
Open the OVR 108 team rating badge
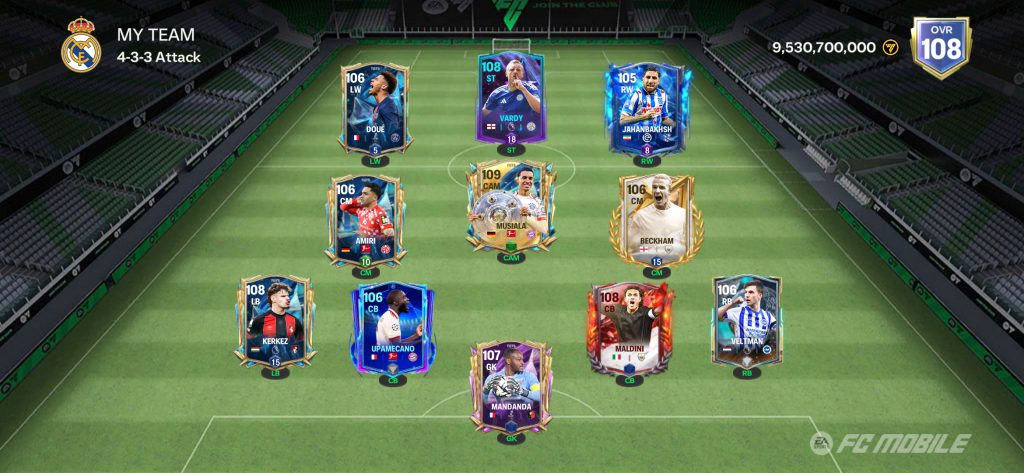(940, 47)
